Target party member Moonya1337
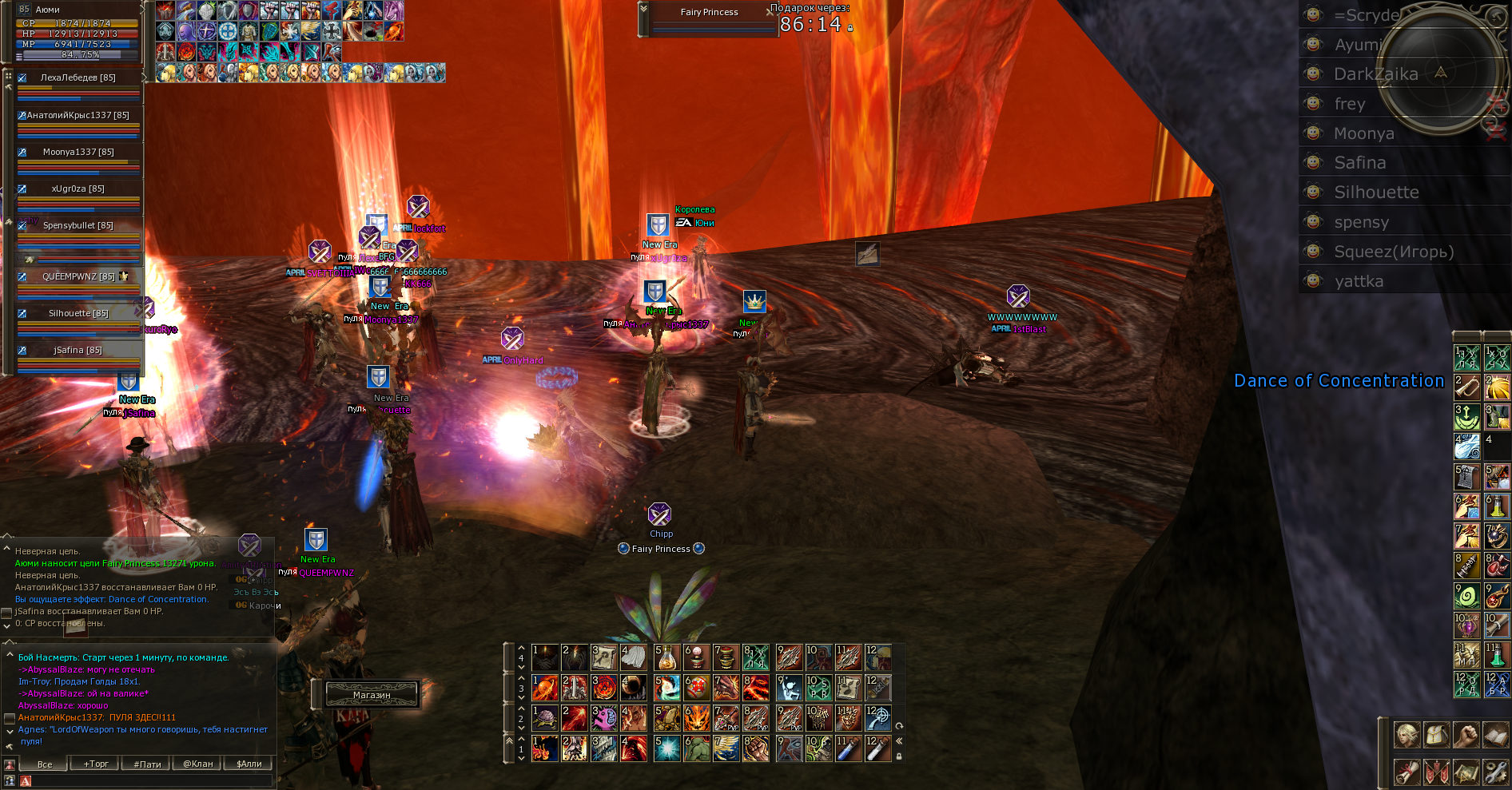The image size is (1512, 790). pyautogui.click(x=78, y=152)
